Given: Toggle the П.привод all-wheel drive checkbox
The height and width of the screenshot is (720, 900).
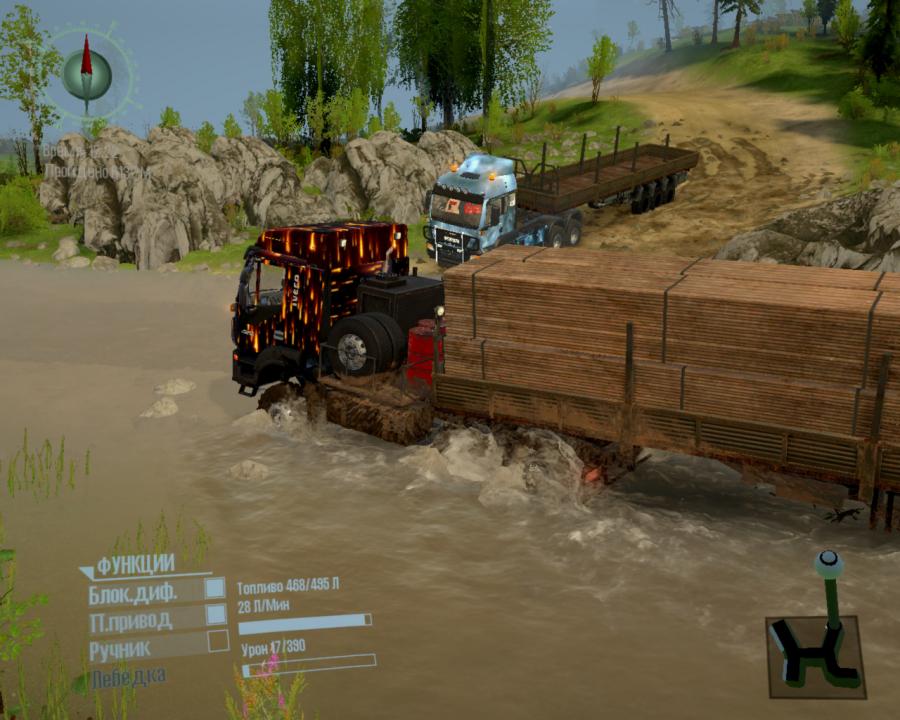Looking at the screenshot, I should coord(215,616).
